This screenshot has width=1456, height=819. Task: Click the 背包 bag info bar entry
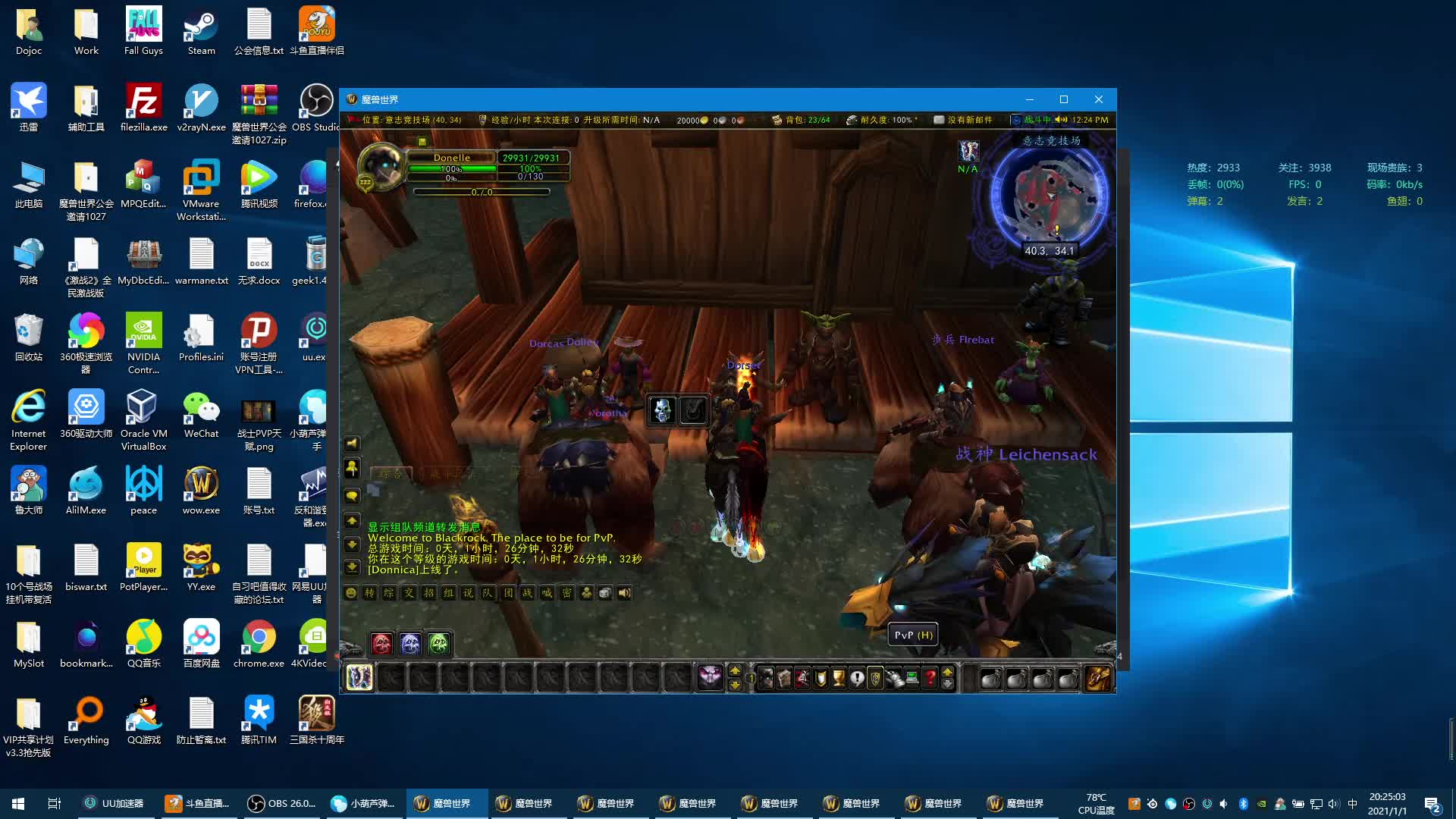802,120
